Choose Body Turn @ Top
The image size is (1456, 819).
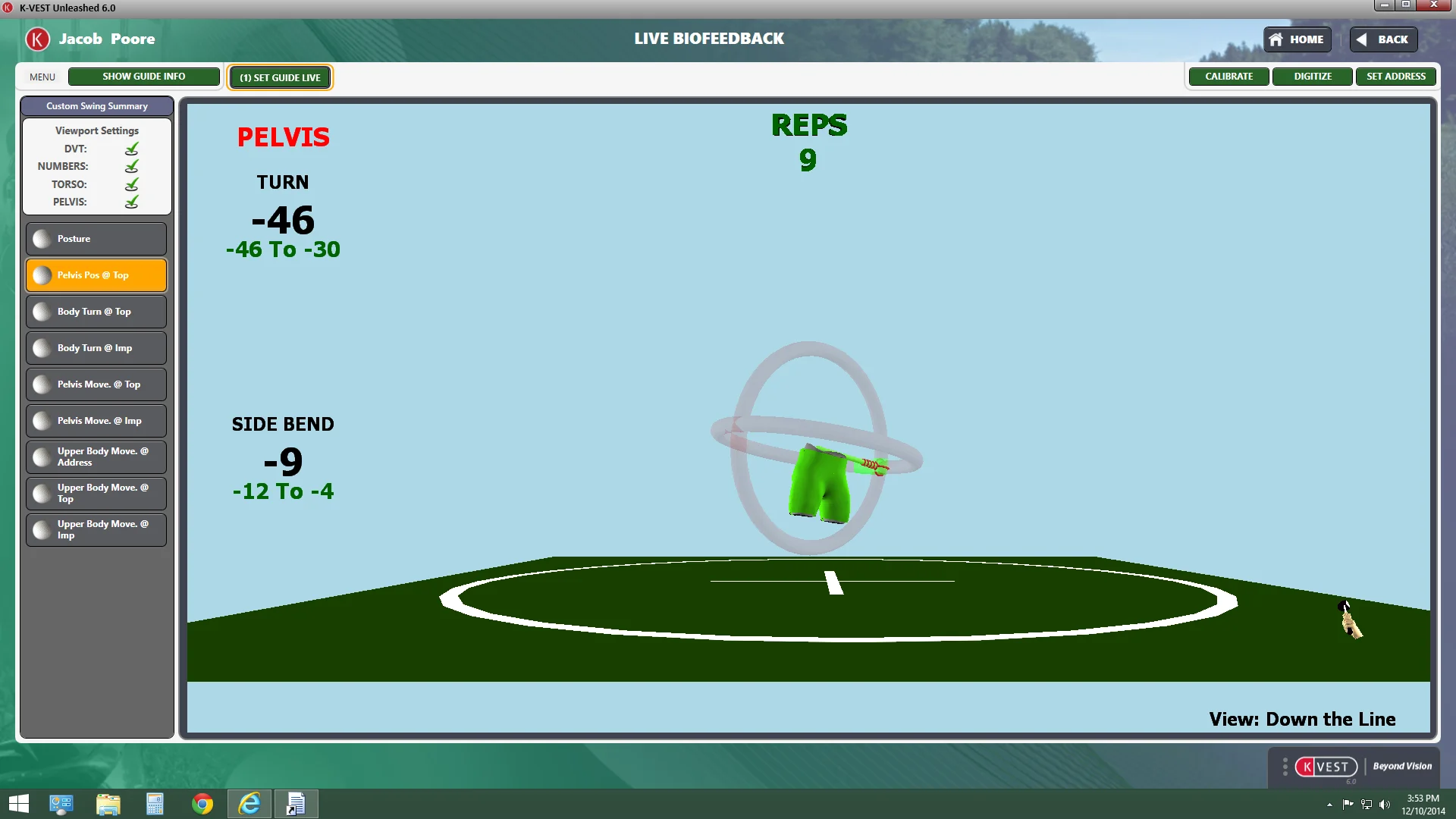click(x=96, y=312)
